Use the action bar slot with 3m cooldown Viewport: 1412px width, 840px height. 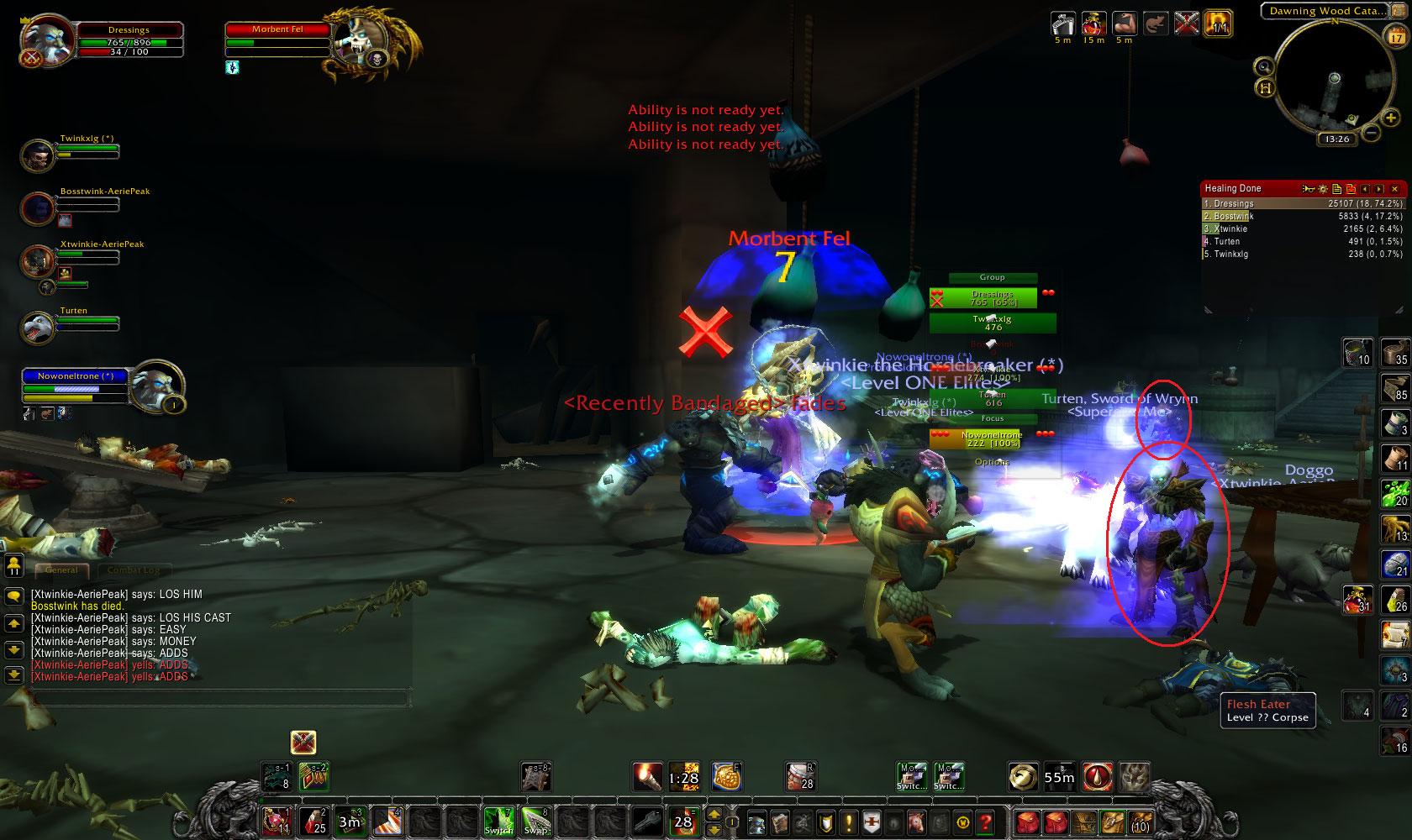pyautogui.click(x=349, y=822)
